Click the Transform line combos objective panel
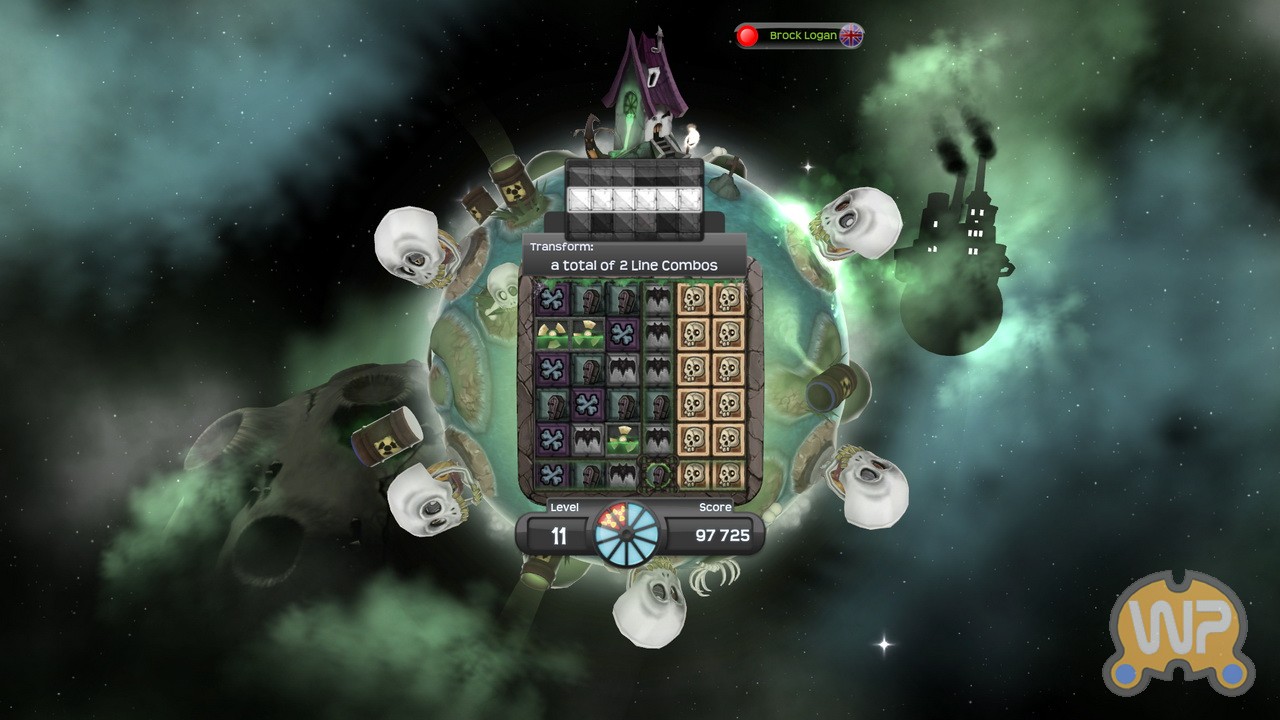1280x720 pixels. tap(634, 257)
